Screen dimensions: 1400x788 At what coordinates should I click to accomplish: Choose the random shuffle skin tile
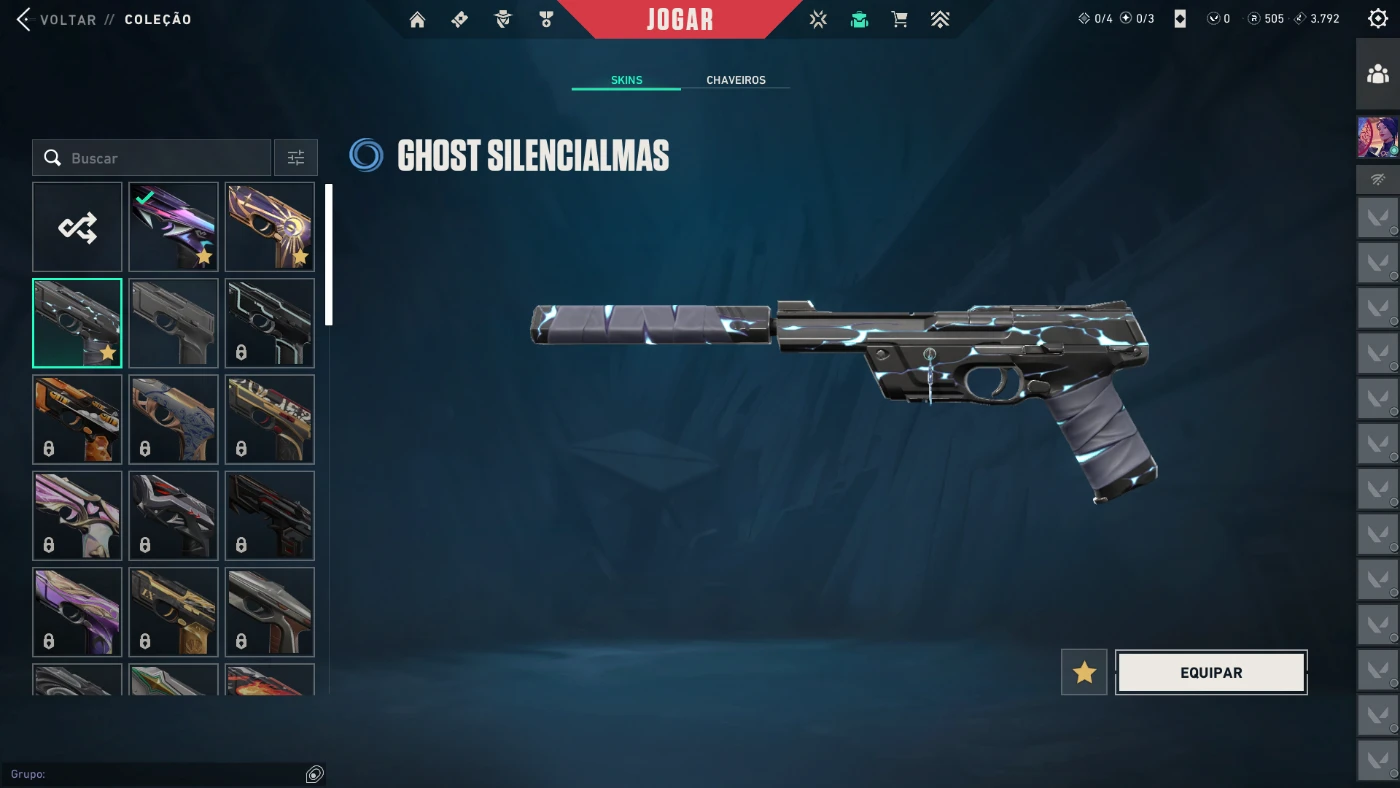point(77,227)
